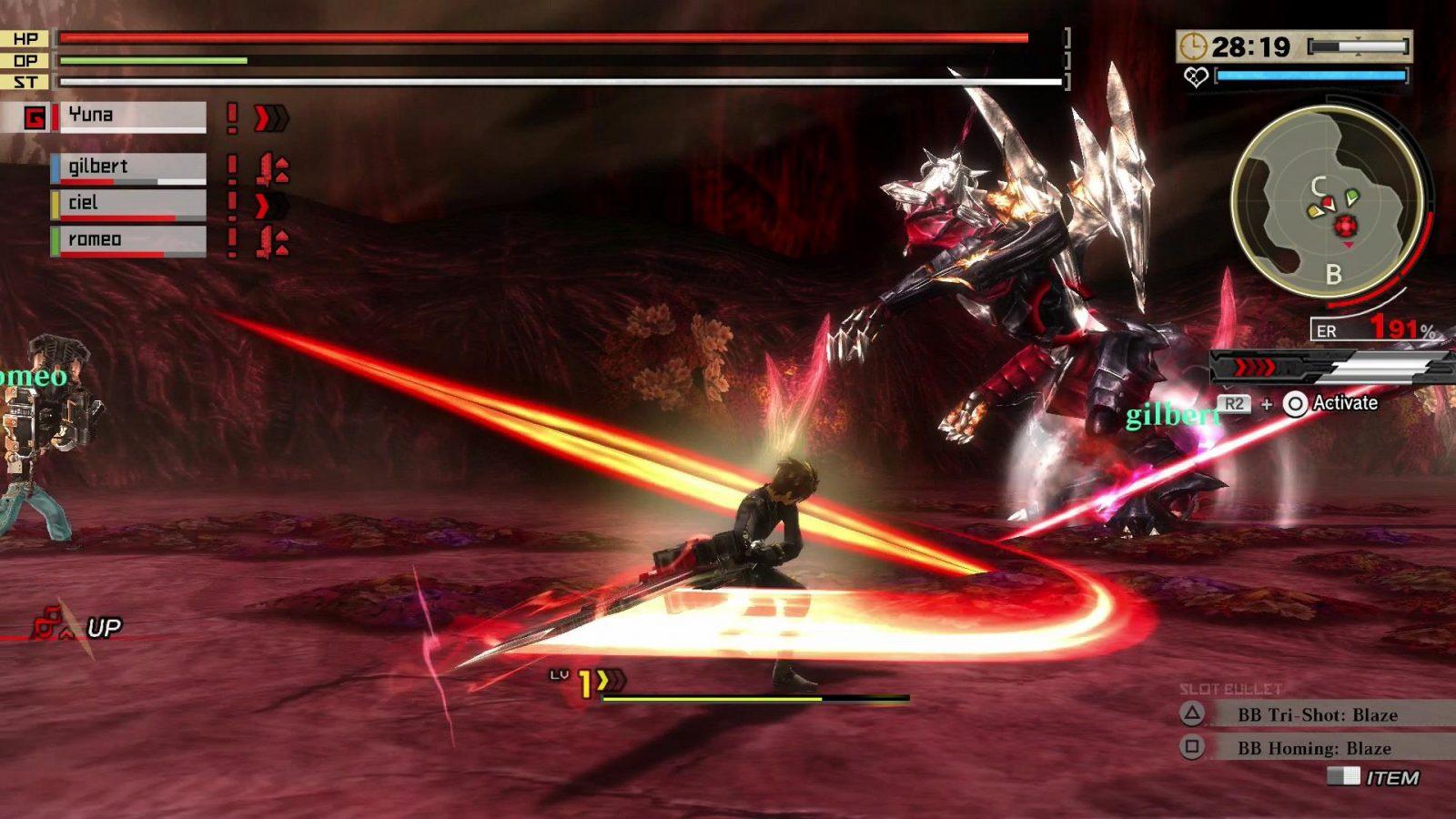Screen dimensions: 1456x819
Task: Pick romeo from the party list
Action: [128, 239]
